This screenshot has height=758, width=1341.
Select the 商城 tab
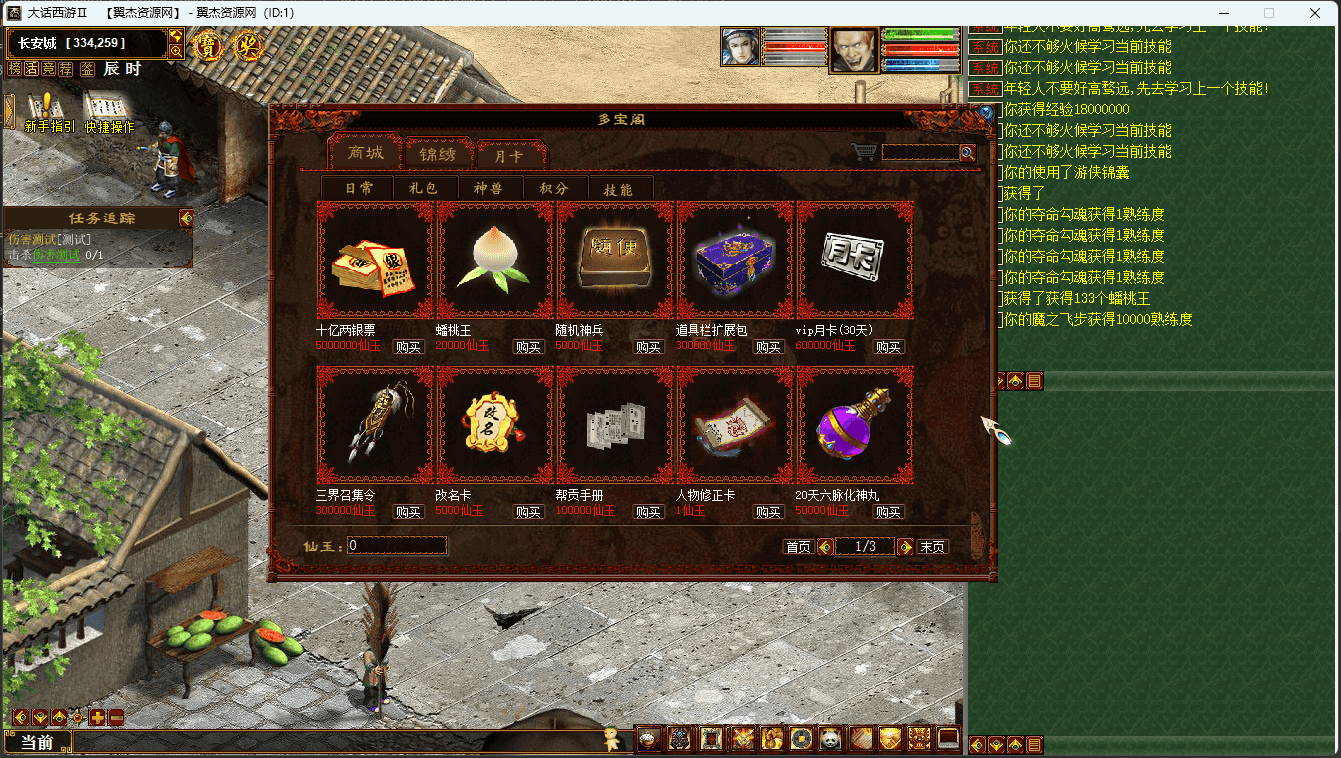click(365, 153)
